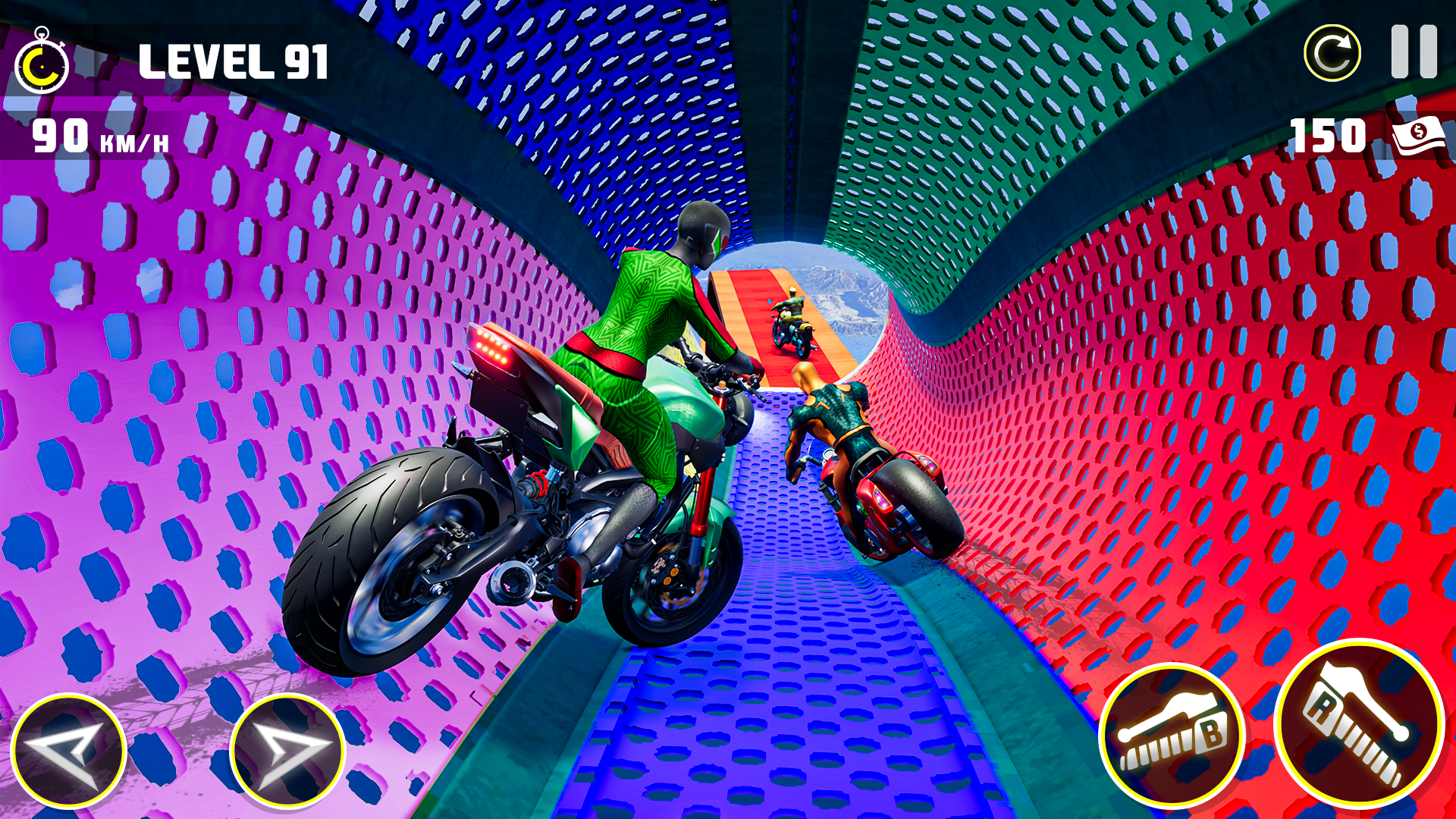The height and width of the screenshot is (819, 1456).
Task: Click the 150 coin balance
Action: [x=1326, y=136]
